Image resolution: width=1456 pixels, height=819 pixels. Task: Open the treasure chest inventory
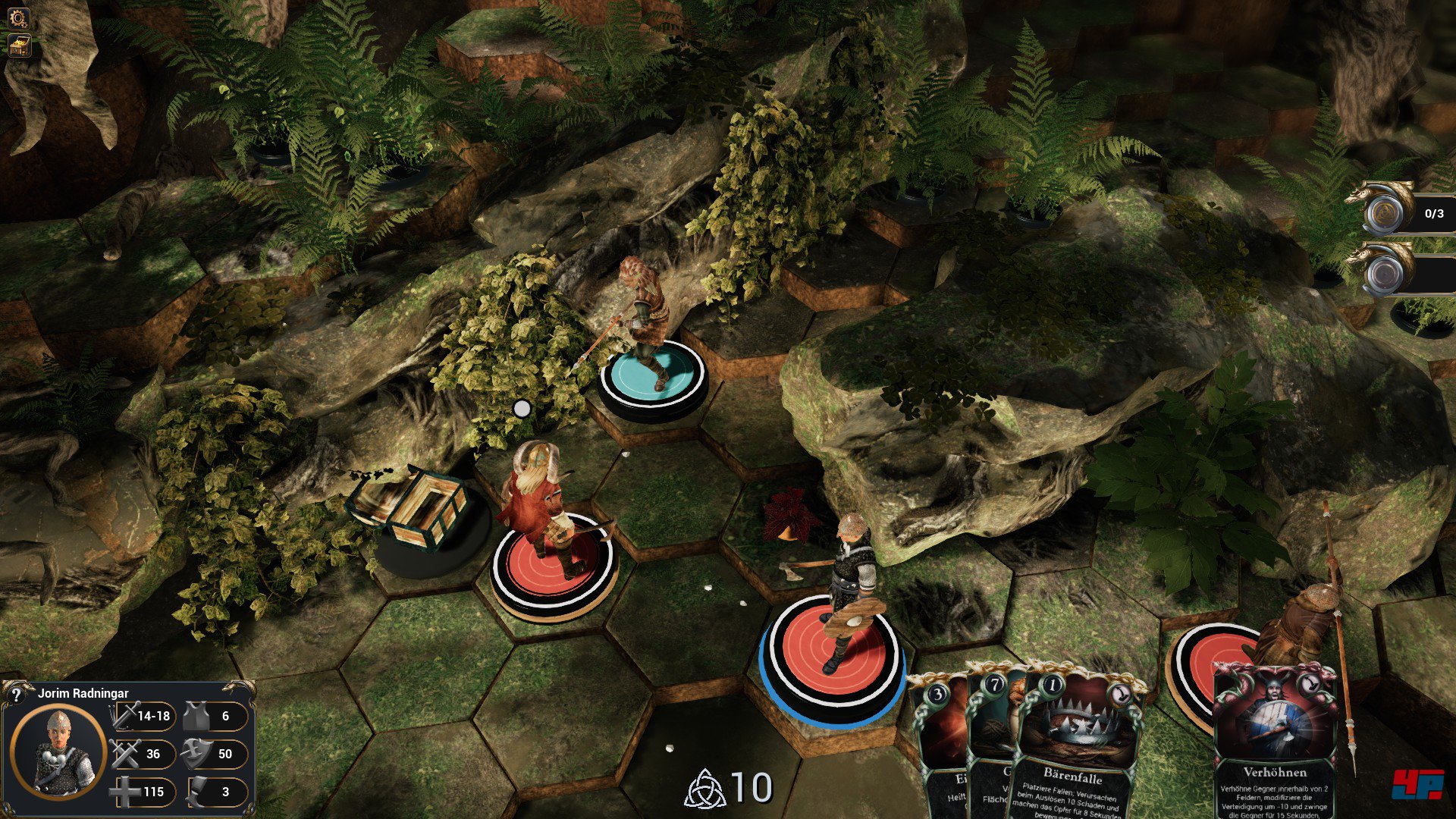point(17,46)
